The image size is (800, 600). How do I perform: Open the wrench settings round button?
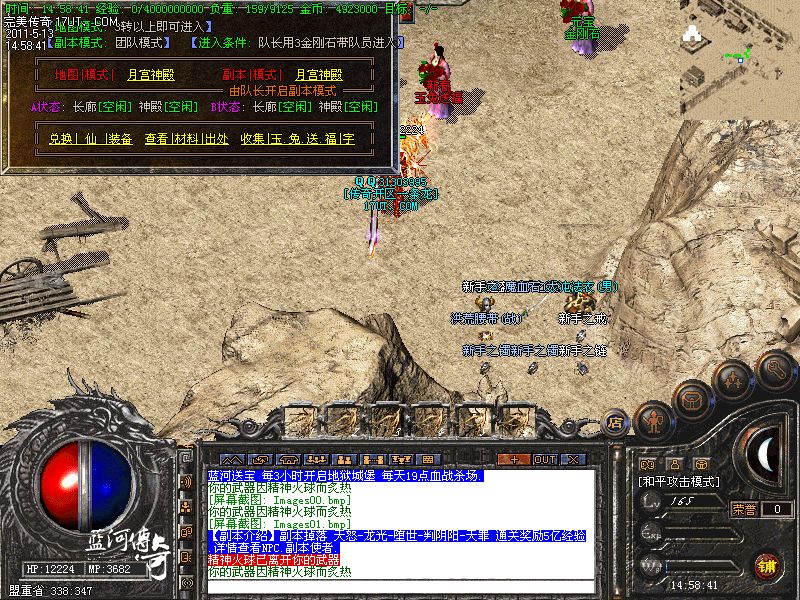pos(775,369)
